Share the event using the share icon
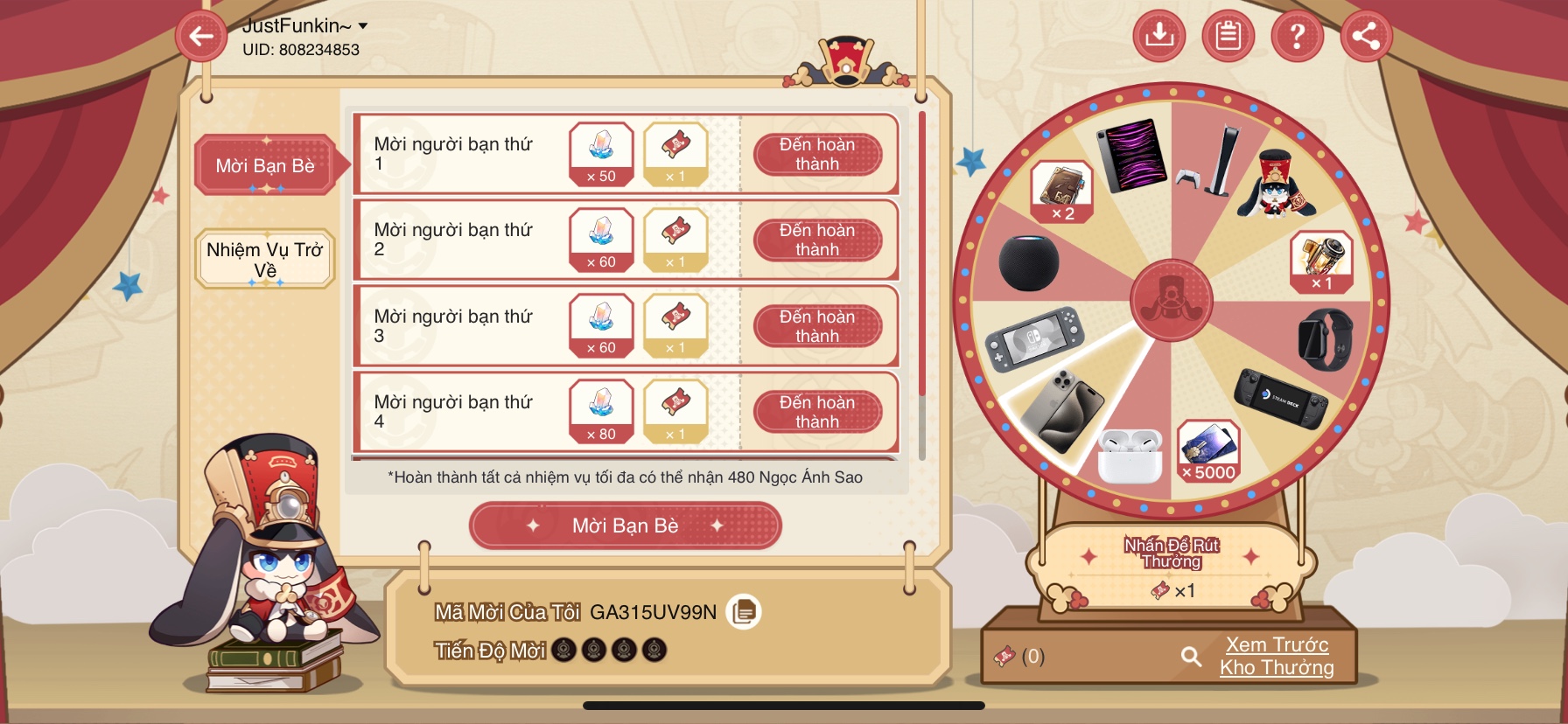 (x=1366, y=36)
